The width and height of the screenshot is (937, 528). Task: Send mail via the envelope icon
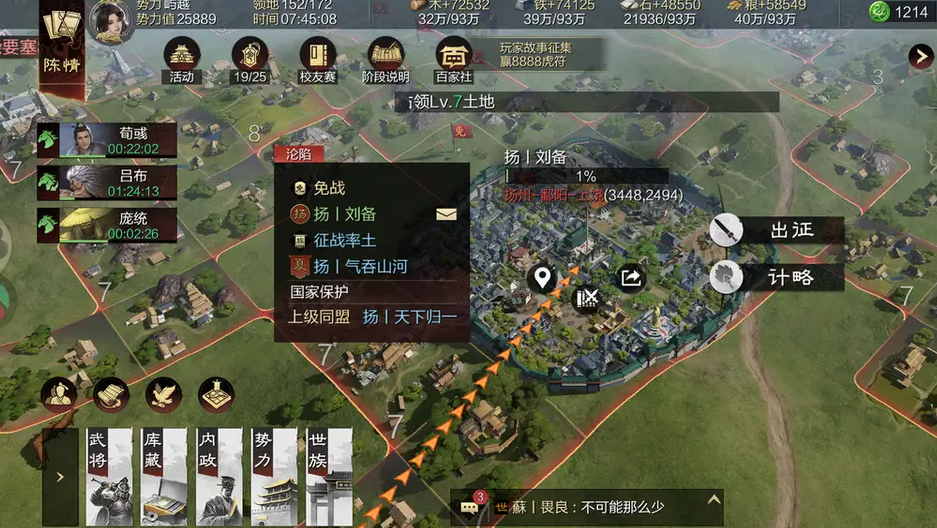pyautogui.click(x=446, y=213)
